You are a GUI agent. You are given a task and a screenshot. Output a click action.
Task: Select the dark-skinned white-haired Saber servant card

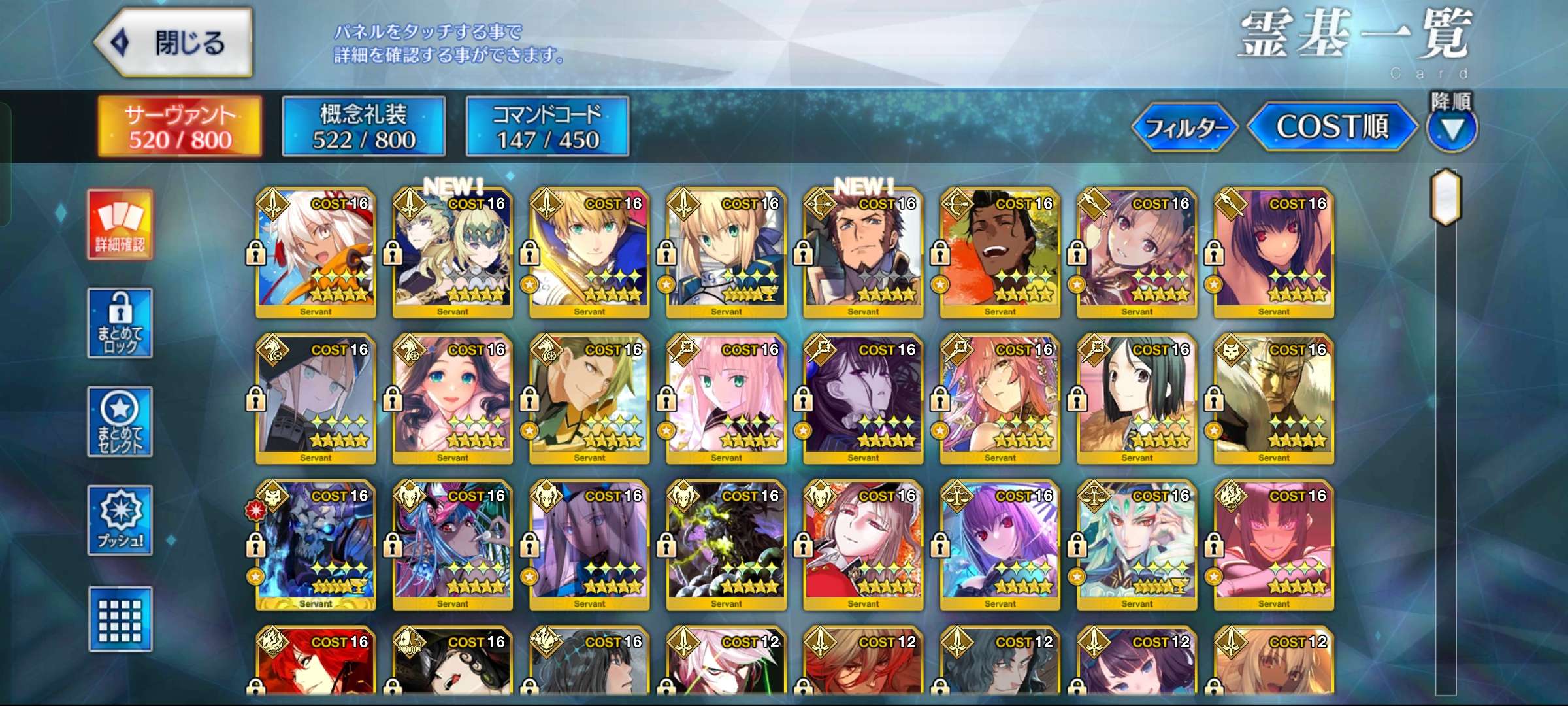click(316, 252)
